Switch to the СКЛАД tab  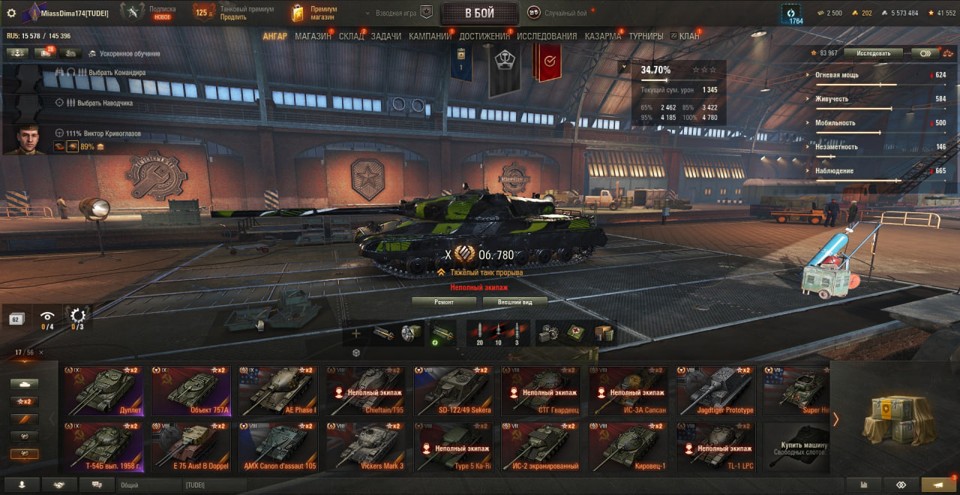tap(351, 36)
